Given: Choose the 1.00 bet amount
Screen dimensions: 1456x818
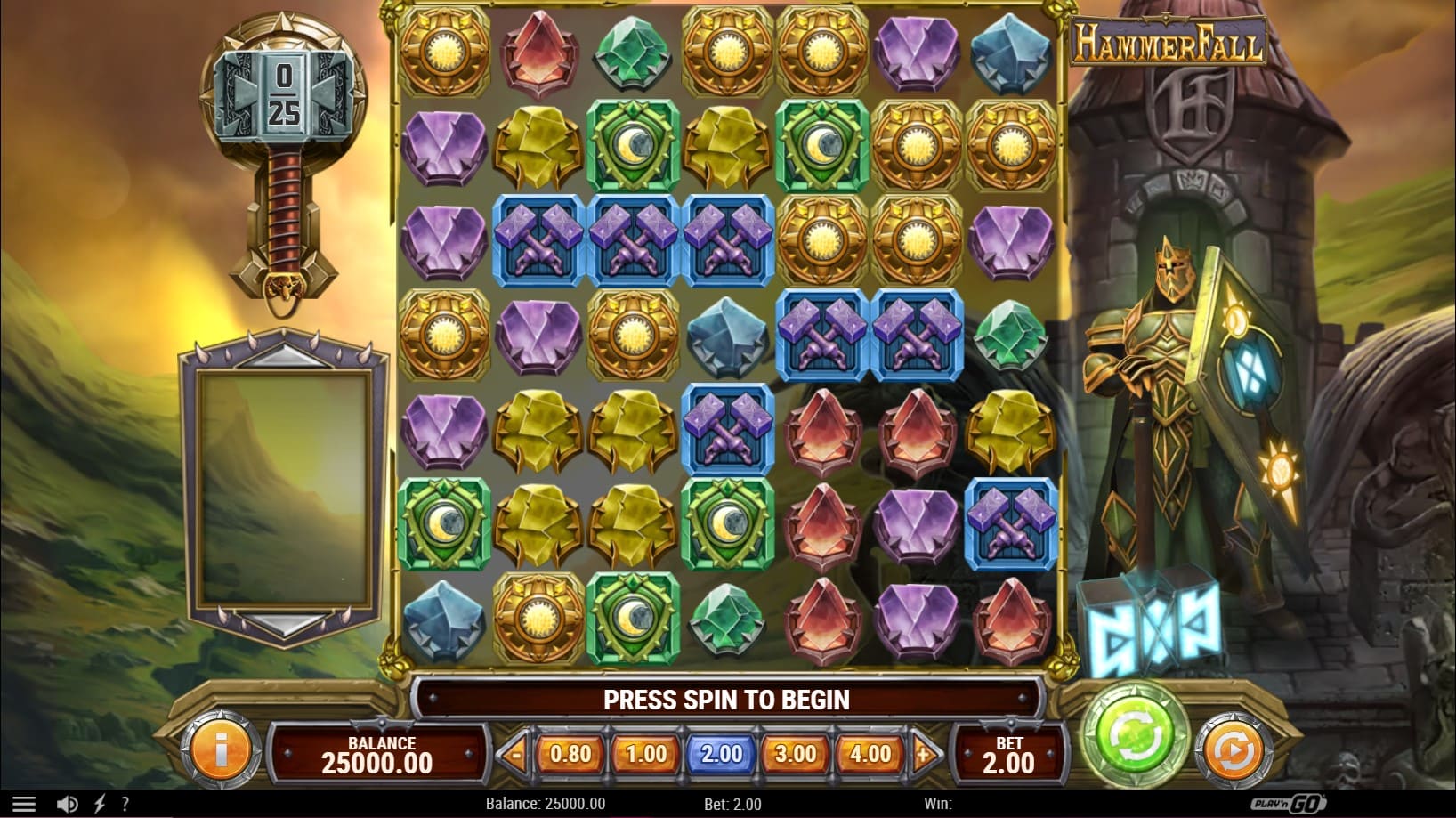Looking at the screenshot, I should 646,754.
